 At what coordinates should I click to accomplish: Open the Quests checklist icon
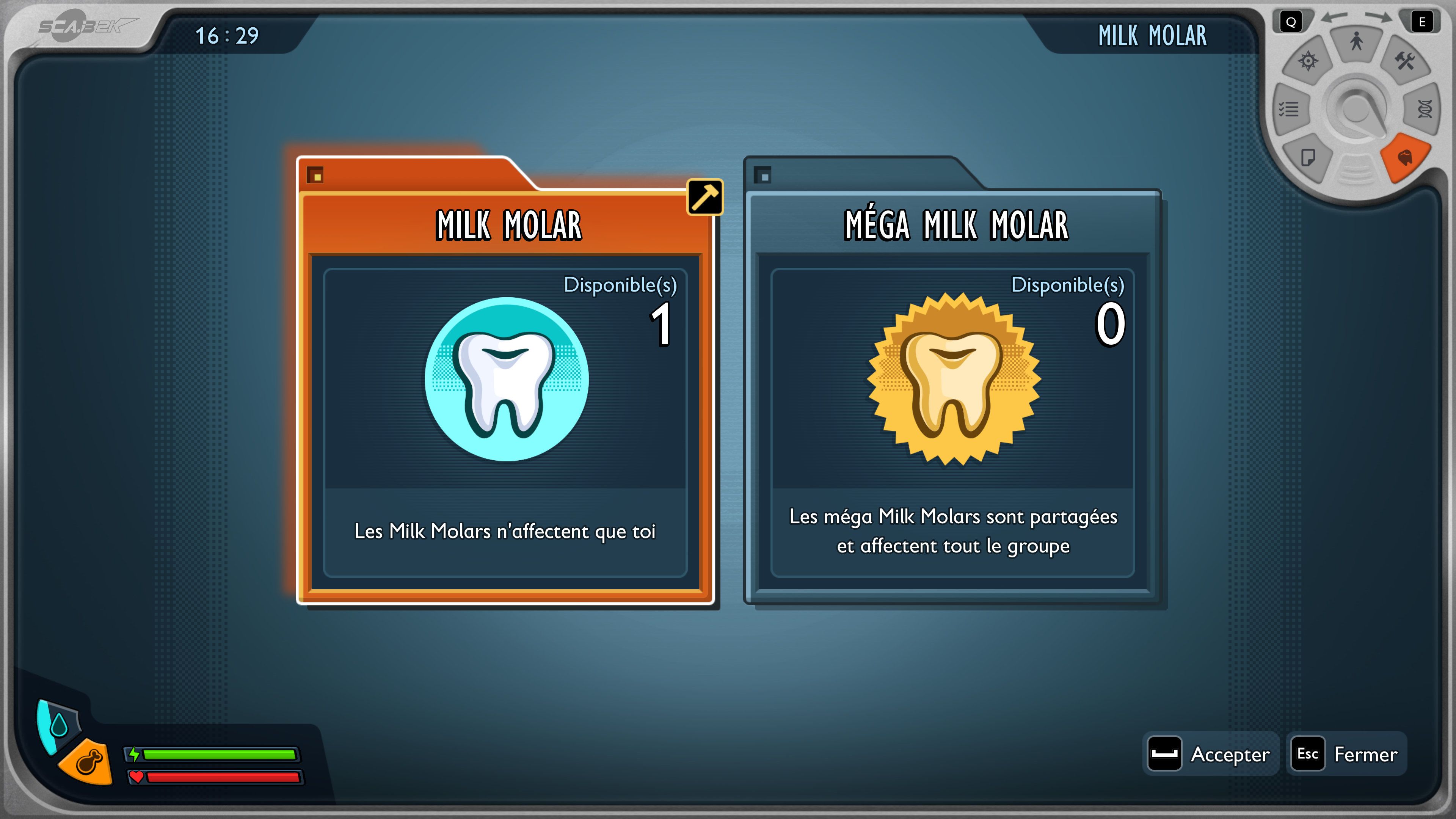(x=1288, y=108)
